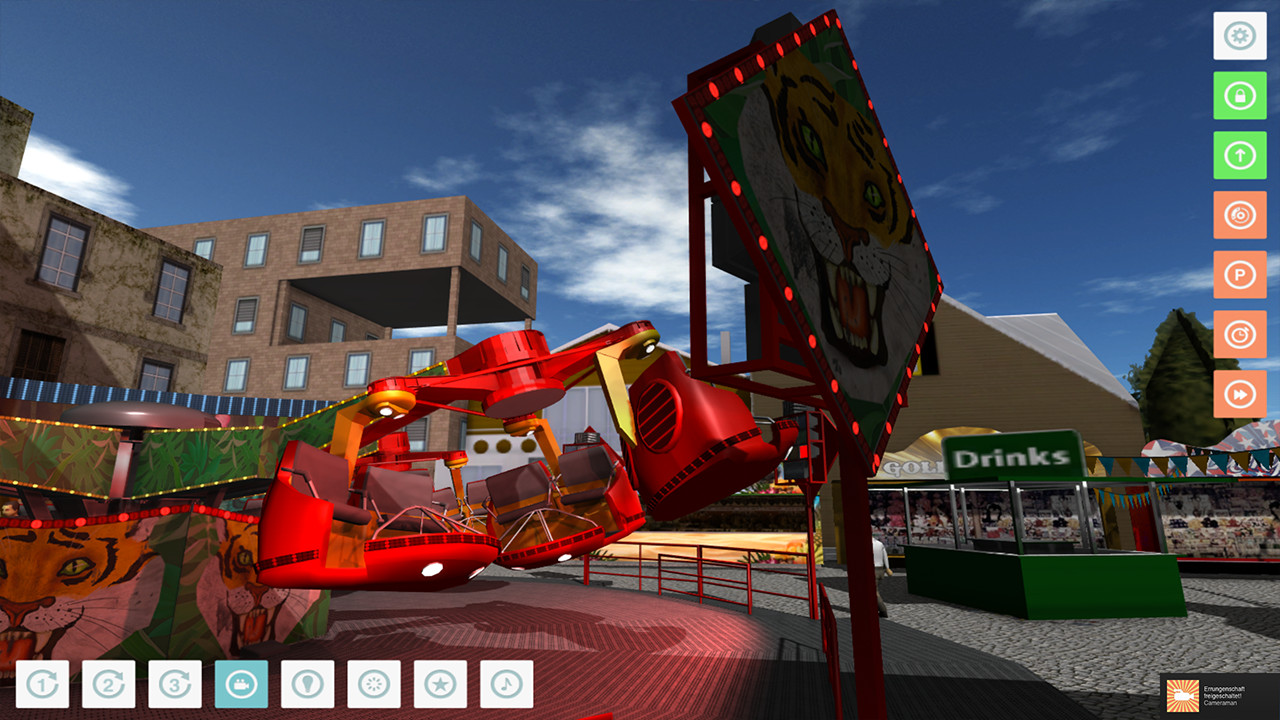Toggle camera lock with the green padlock
The width and height of the screenshot is (1280, 720).
coord(1239,96)
